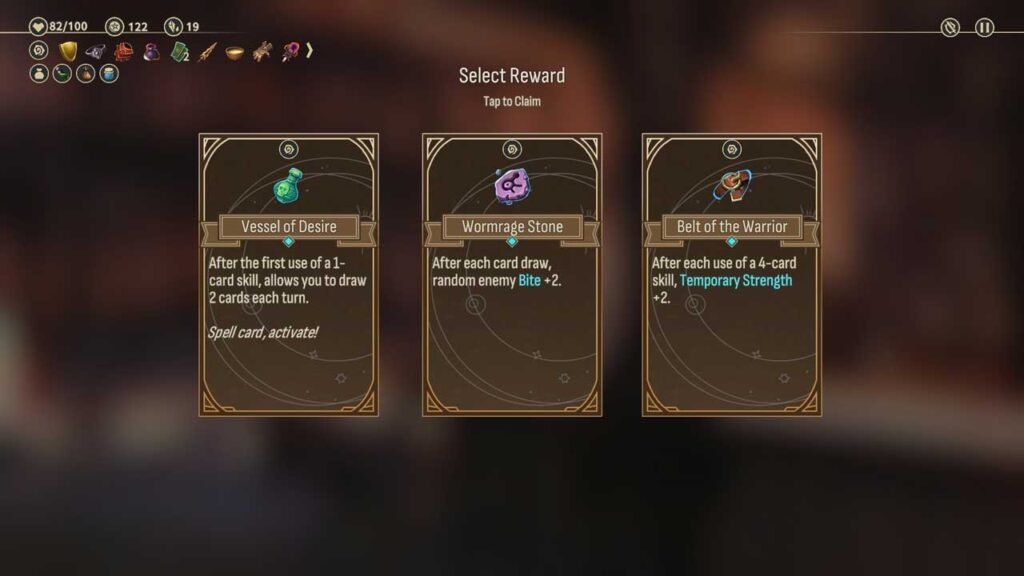Select the blue jar consumable slot

pyautogui.click(x=108, y=73)
